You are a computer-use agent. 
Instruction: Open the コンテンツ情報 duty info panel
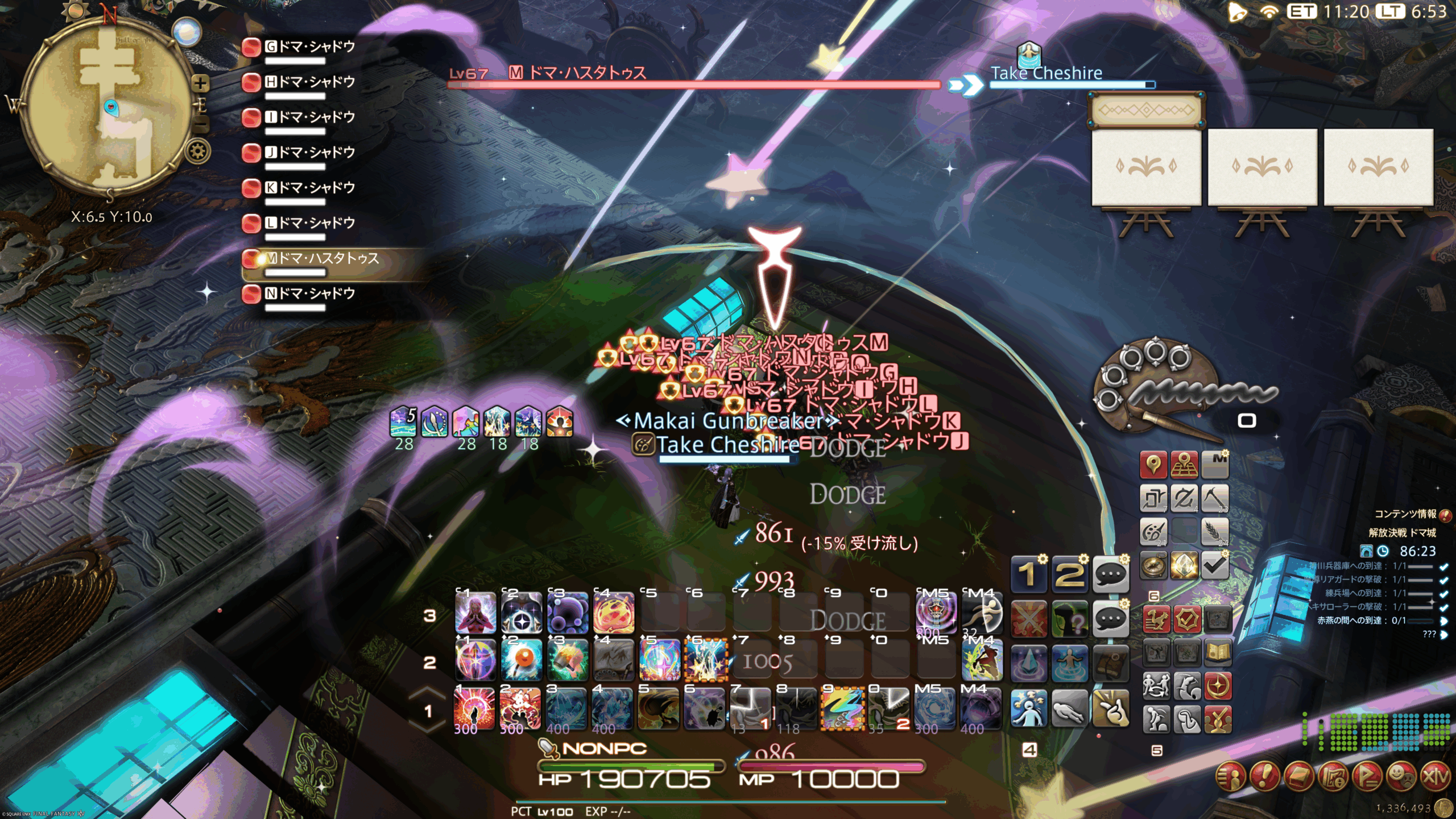[1405, 514]
